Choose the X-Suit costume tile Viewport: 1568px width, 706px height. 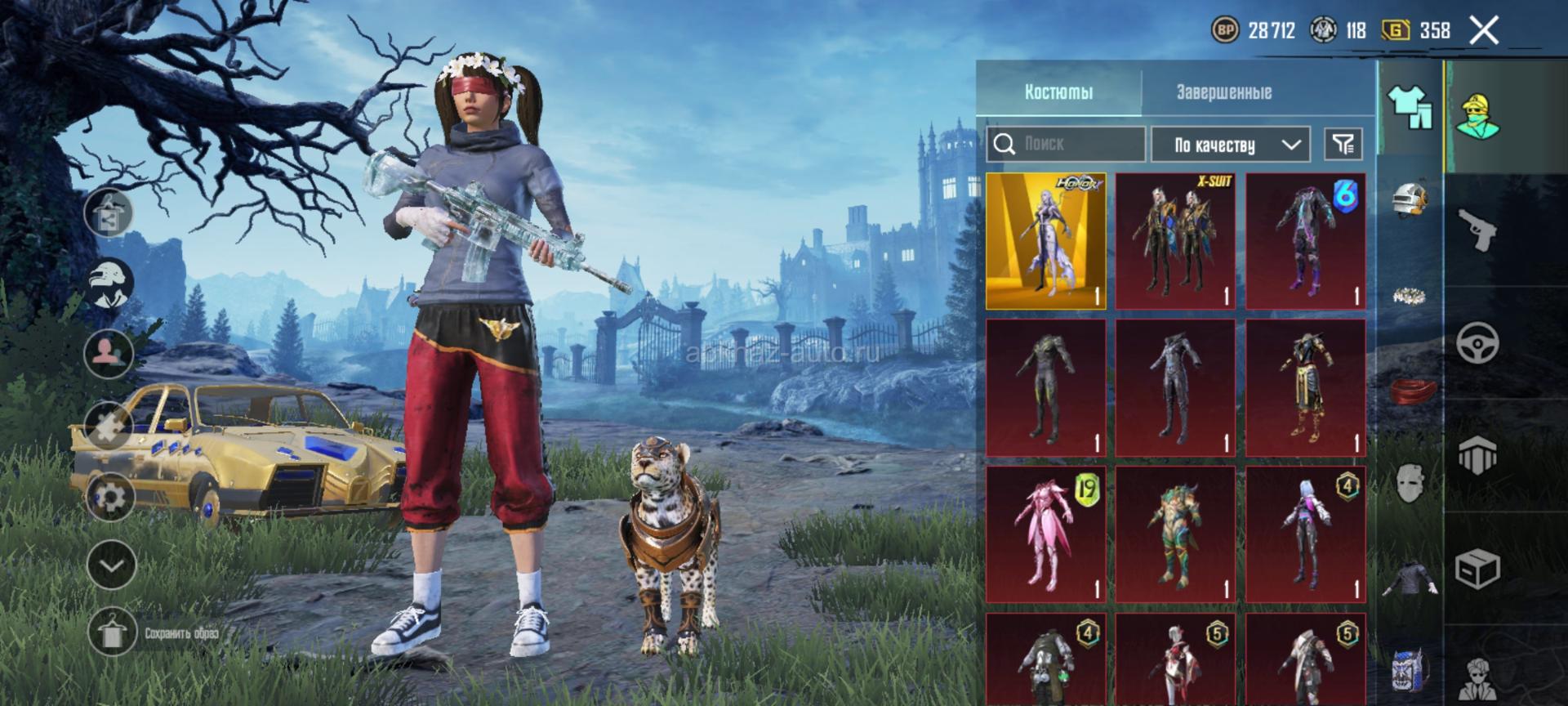click(x=1175, y=241)
